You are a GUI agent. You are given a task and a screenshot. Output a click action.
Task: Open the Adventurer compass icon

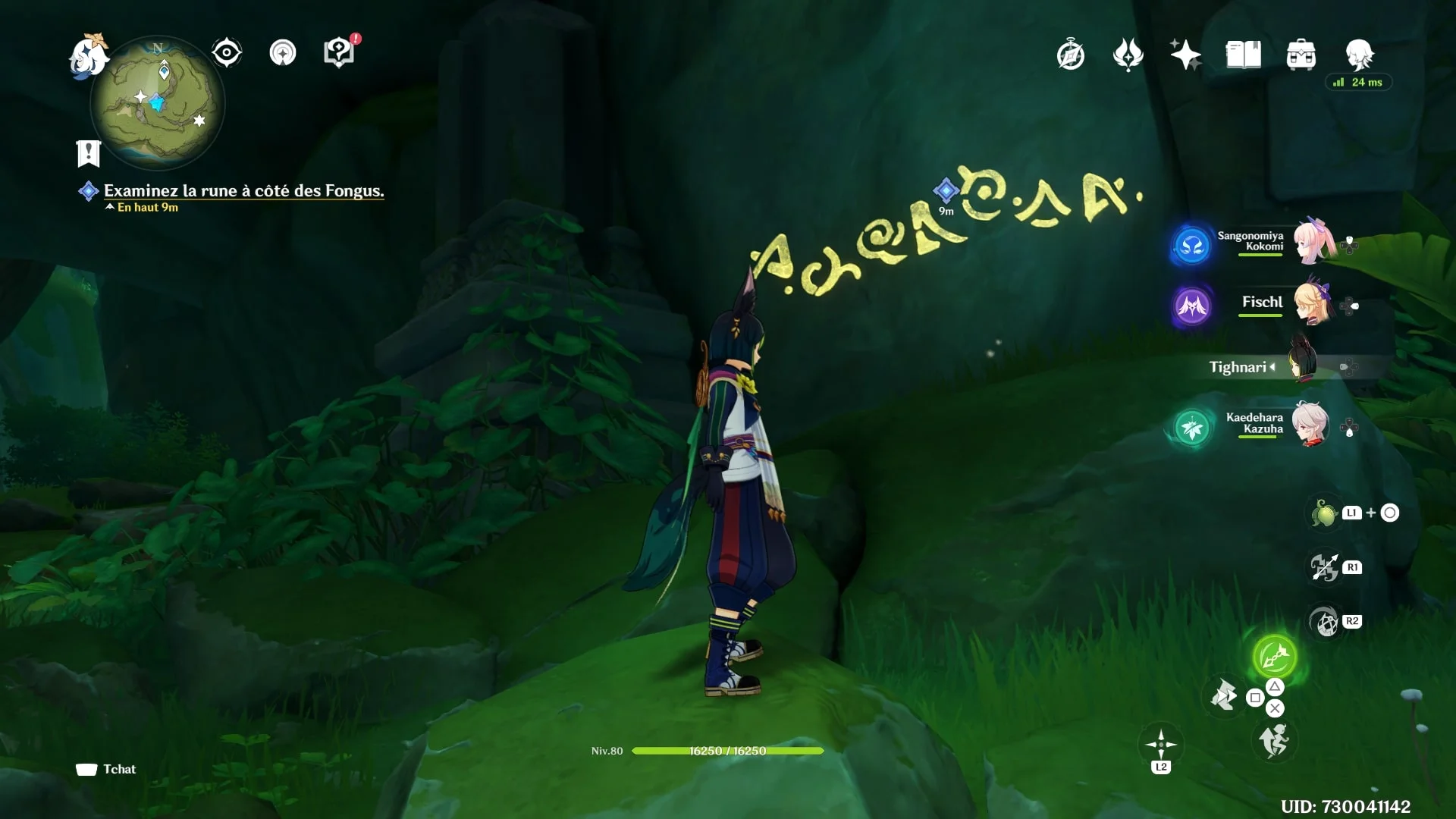click(1070, 55)
